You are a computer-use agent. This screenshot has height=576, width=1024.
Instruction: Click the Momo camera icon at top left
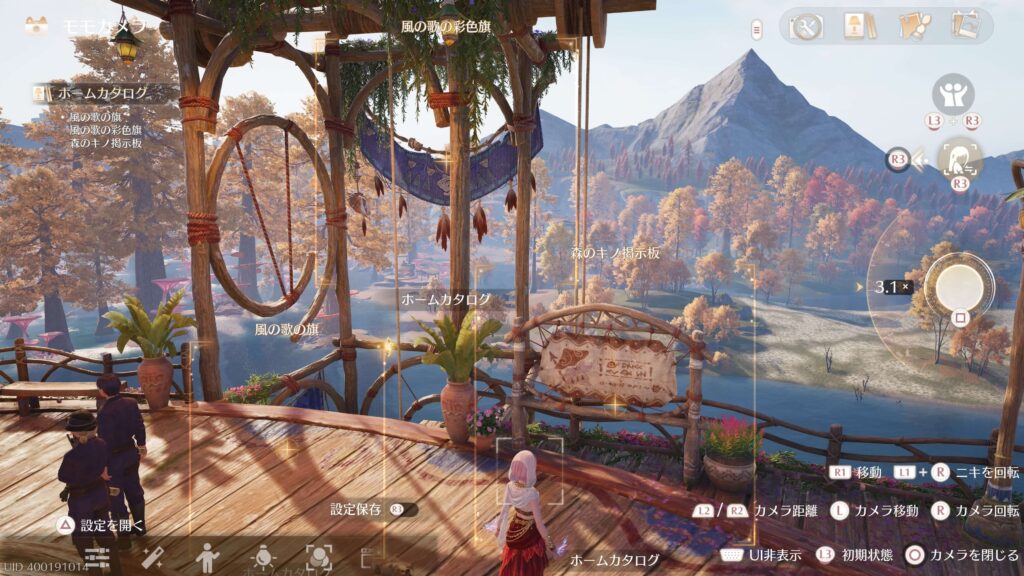tap(37, 26)
